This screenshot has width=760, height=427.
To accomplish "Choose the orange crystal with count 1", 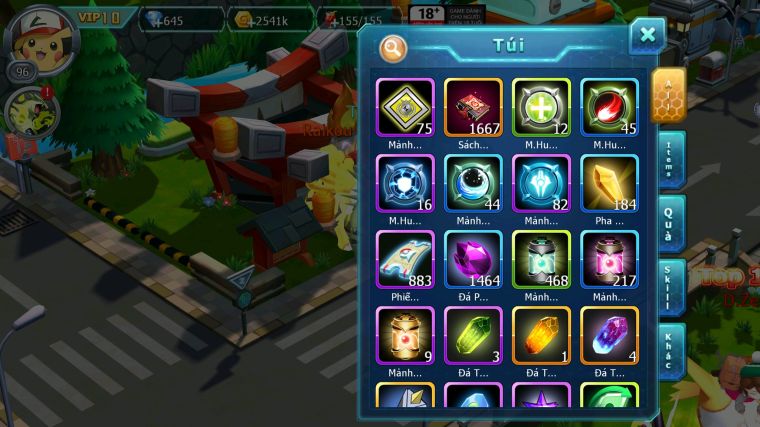I will [541, 335].
